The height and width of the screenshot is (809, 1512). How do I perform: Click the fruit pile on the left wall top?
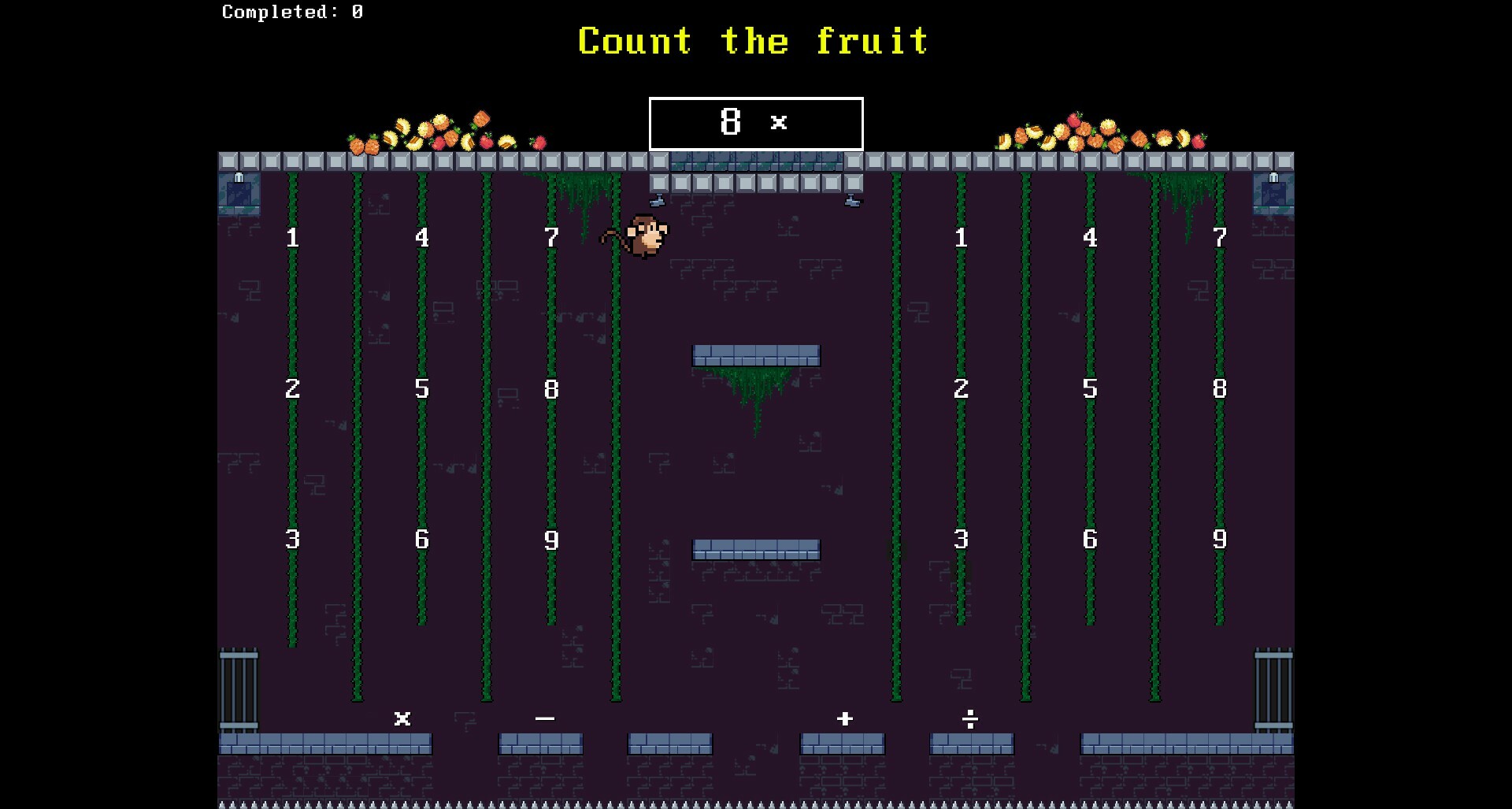tap(441, 134)
